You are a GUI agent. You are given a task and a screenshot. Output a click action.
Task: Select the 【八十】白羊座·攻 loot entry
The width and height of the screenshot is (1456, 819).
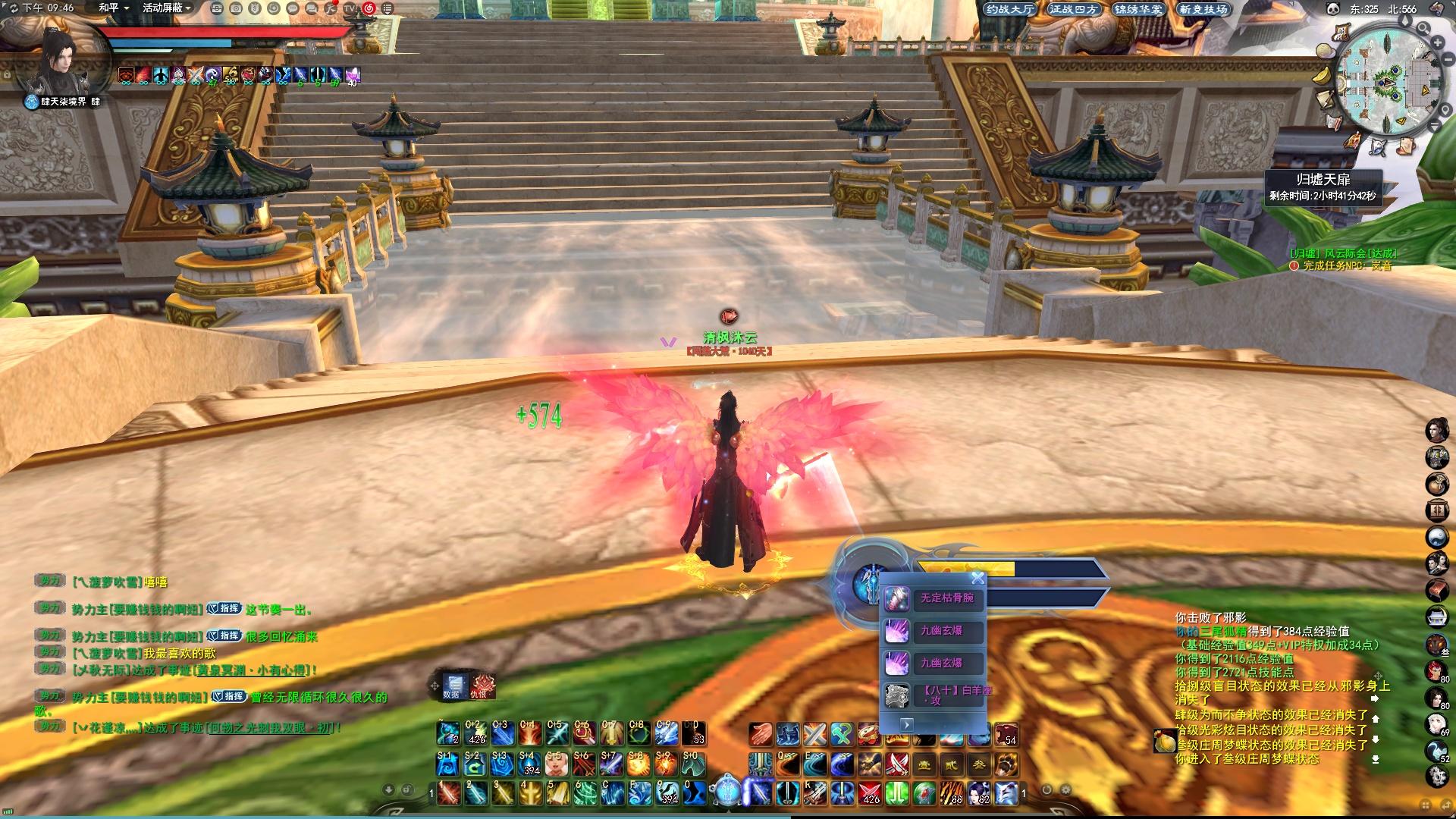point(934,695)
